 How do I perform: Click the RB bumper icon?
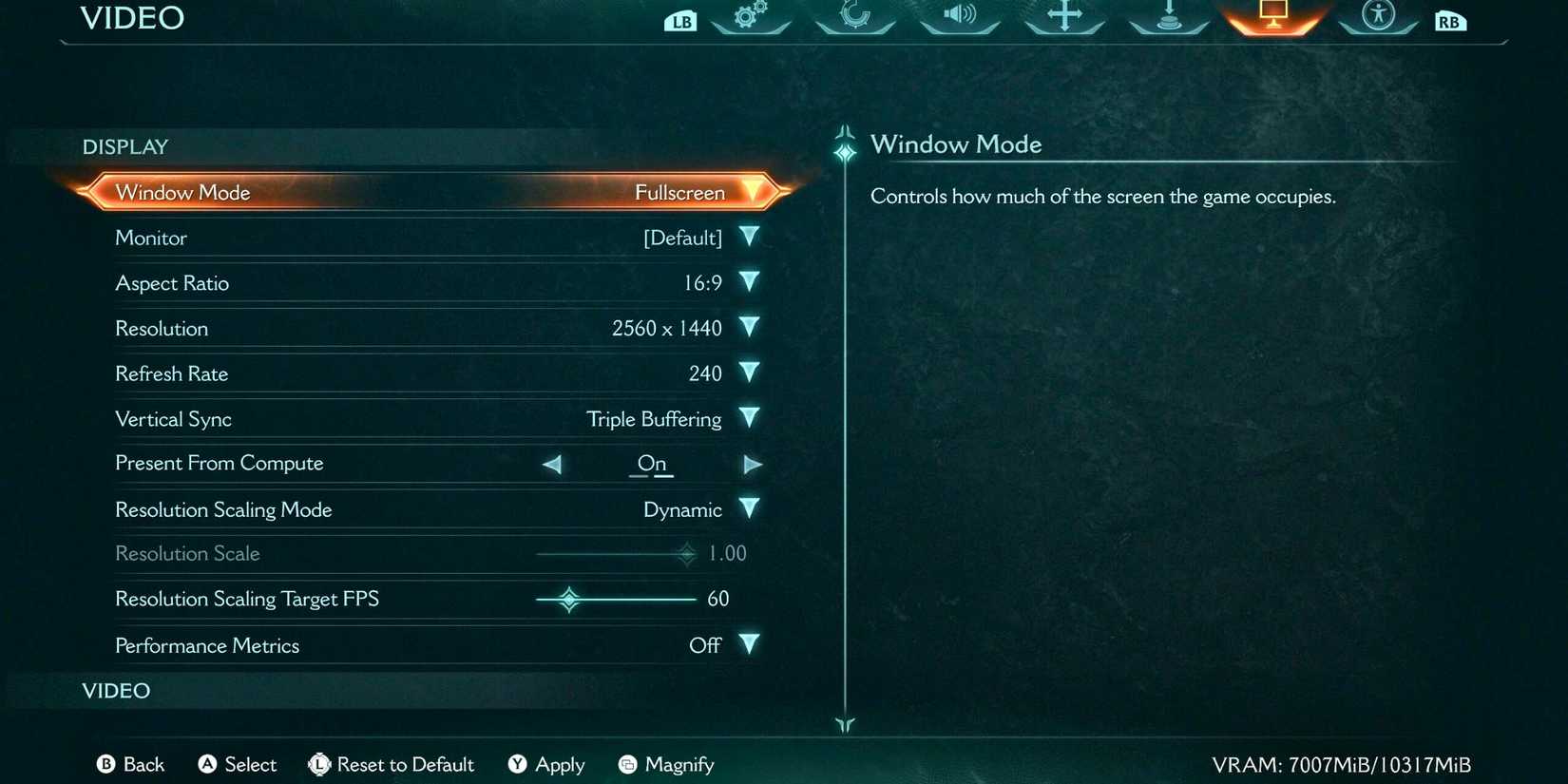1448,20
